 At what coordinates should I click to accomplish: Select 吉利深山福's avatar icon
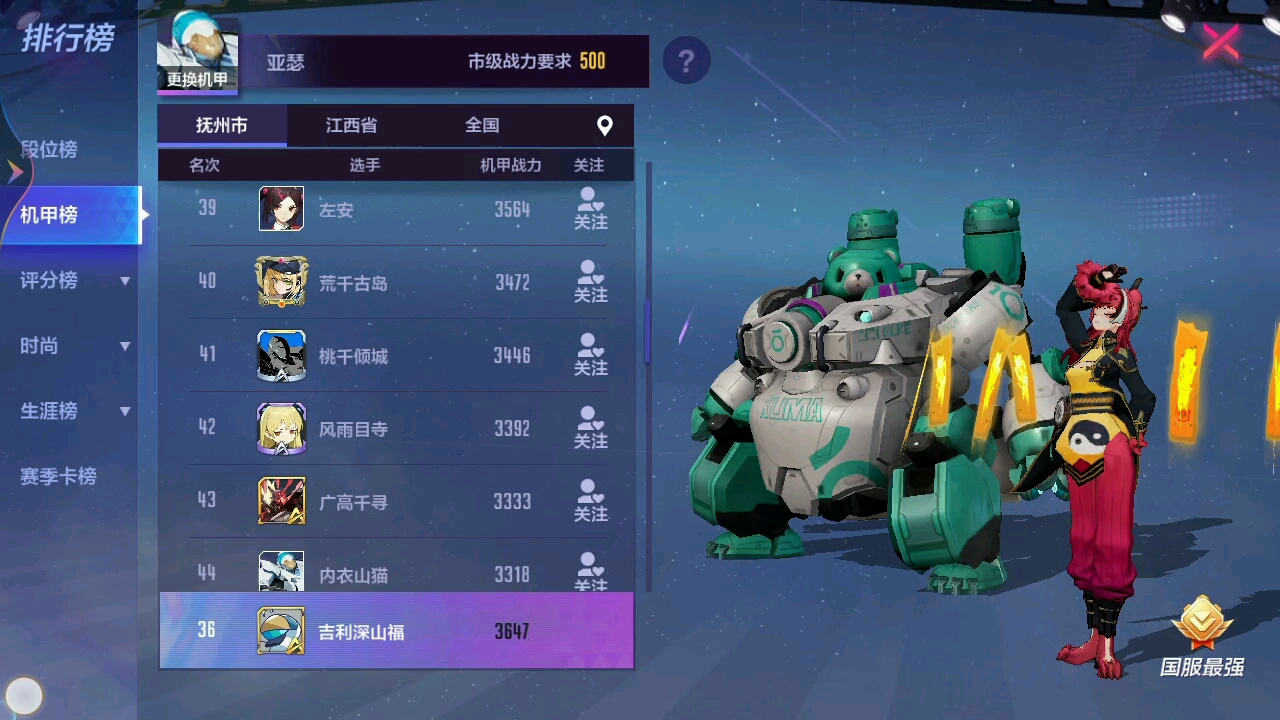[x=281, y=630]
